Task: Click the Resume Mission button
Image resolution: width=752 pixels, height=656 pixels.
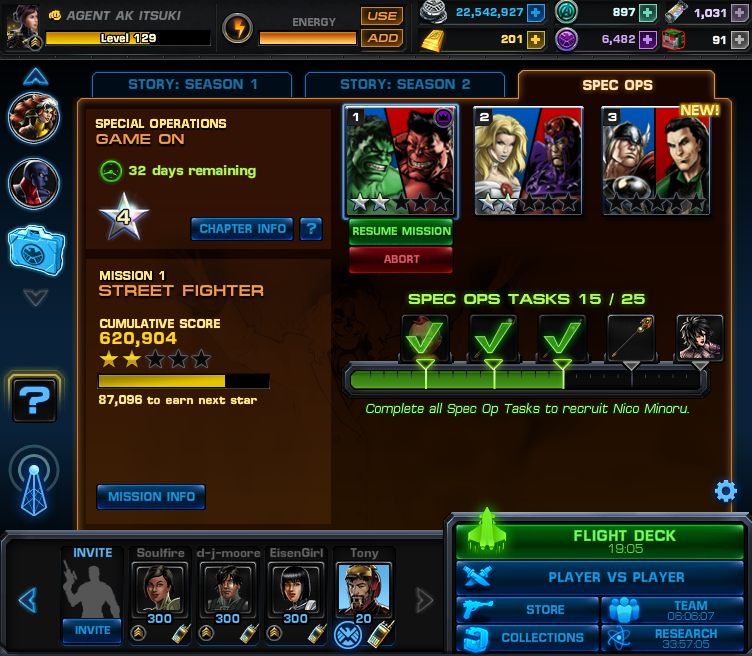Action: (400, 232)
